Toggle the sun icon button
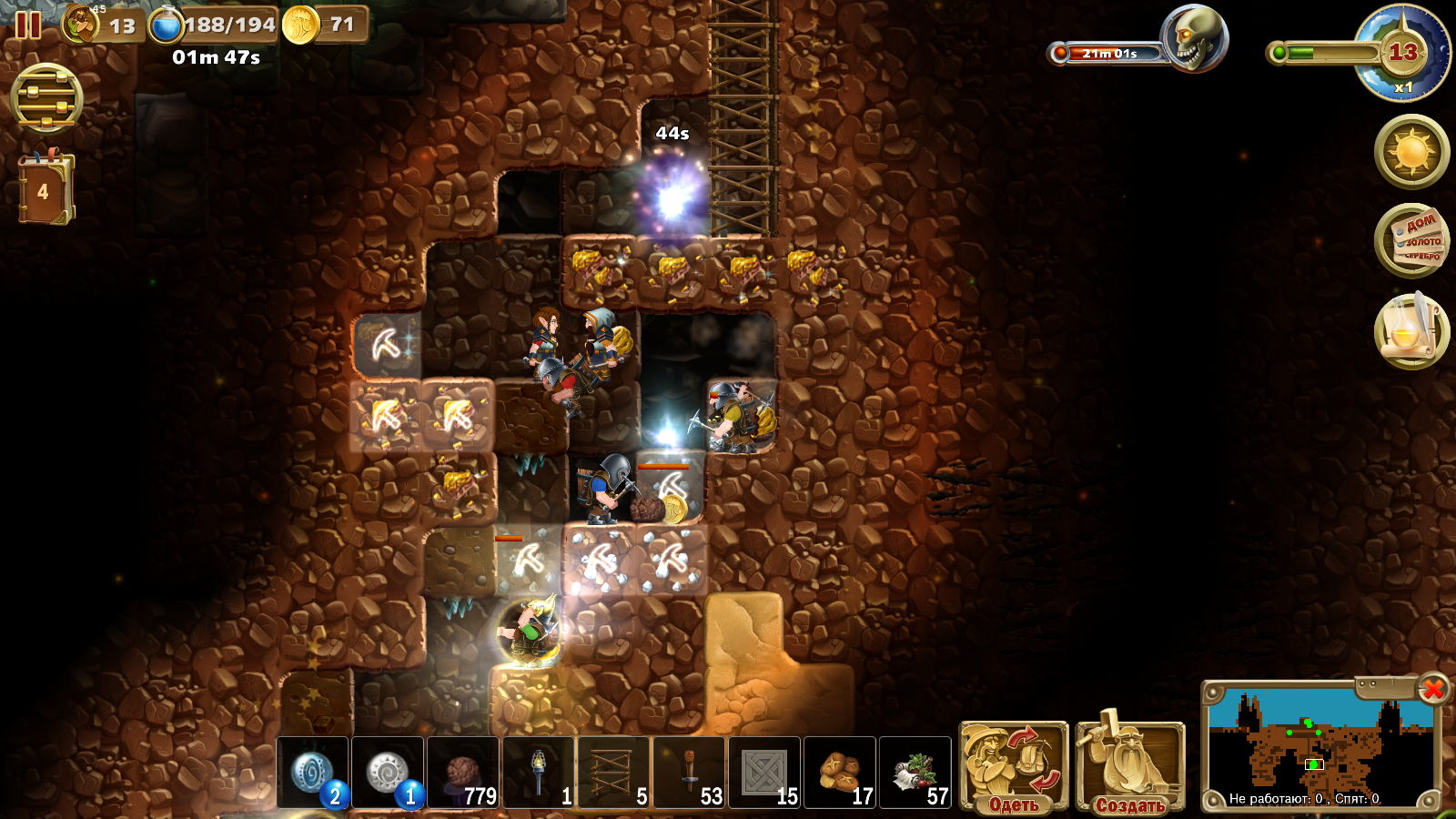 1411,151
